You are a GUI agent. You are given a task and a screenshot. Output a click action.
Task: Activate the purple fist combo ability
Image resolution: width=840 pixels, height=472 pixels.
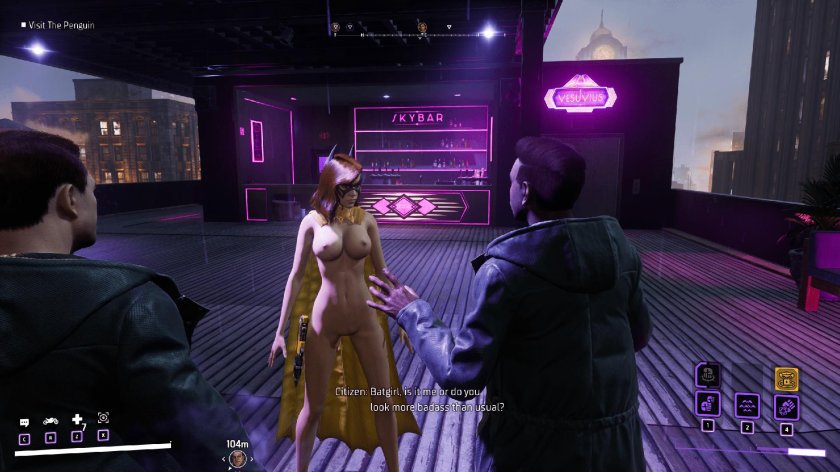coord(708,405)
